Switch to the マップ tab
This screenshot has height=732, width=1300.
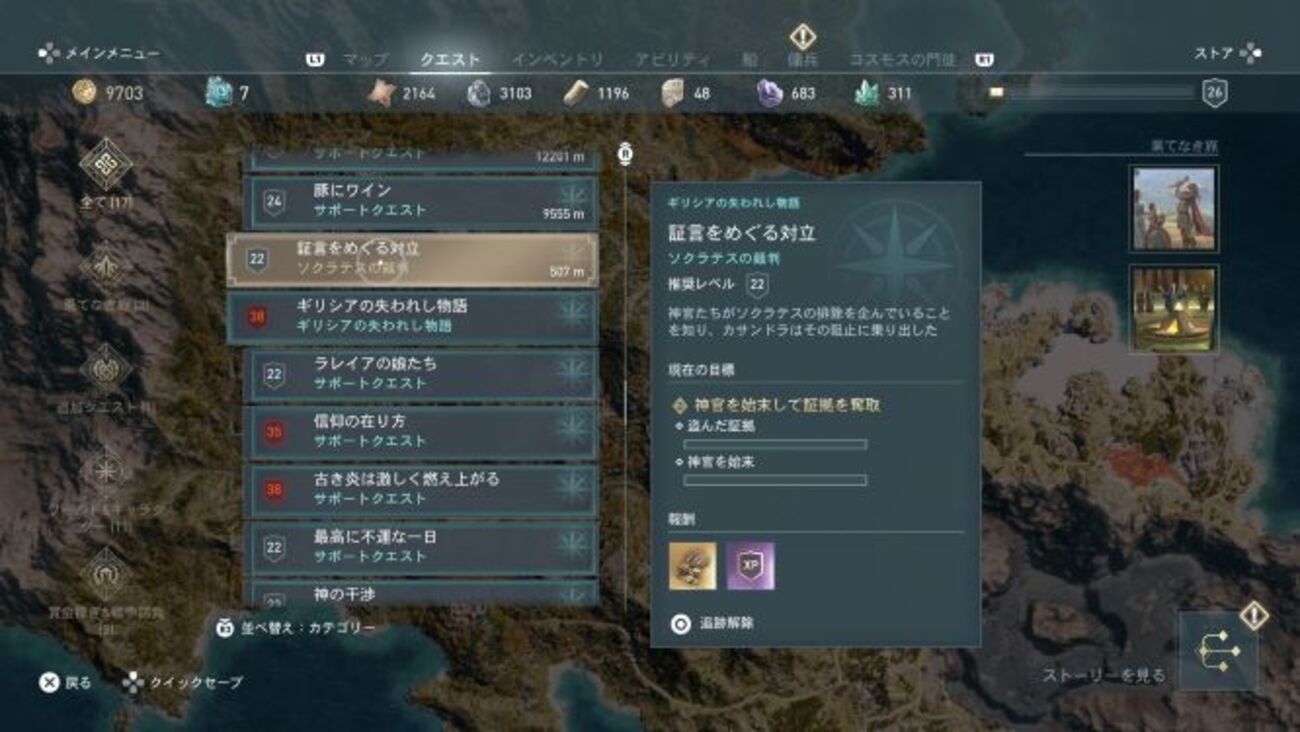(x=365, y=60)
